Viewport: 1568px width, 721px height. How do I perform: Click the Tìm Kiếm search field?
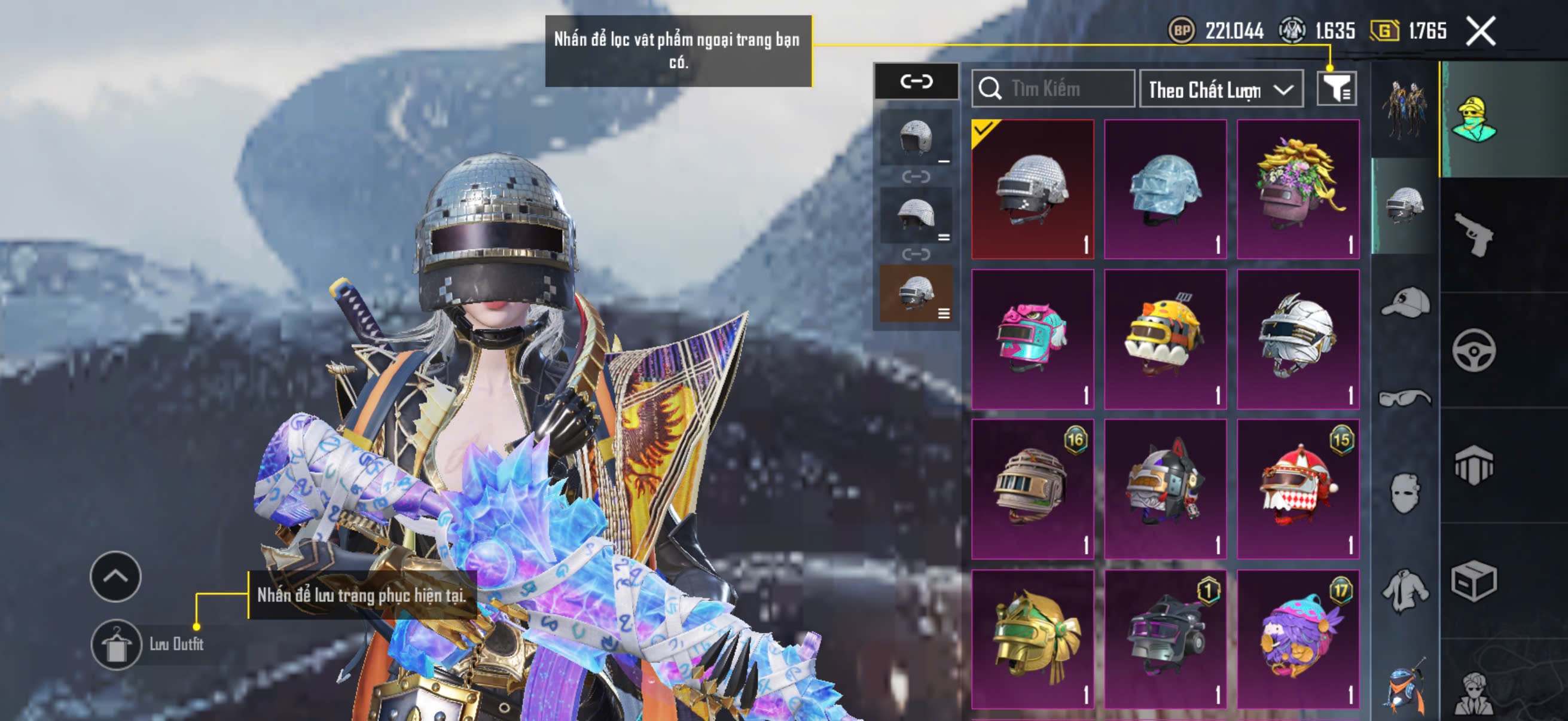pos(1053,89)
